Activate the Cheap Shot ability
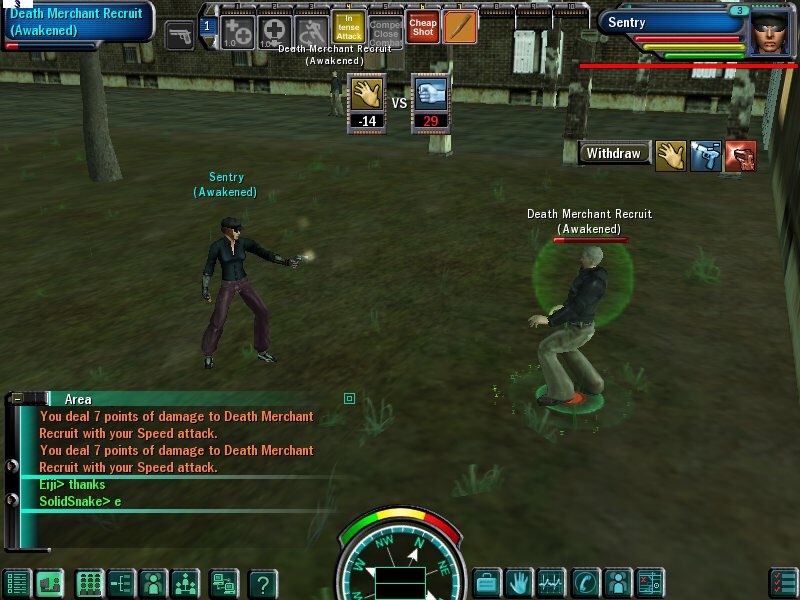This screenshot has width=800, height=600. [x=423, y=27]
